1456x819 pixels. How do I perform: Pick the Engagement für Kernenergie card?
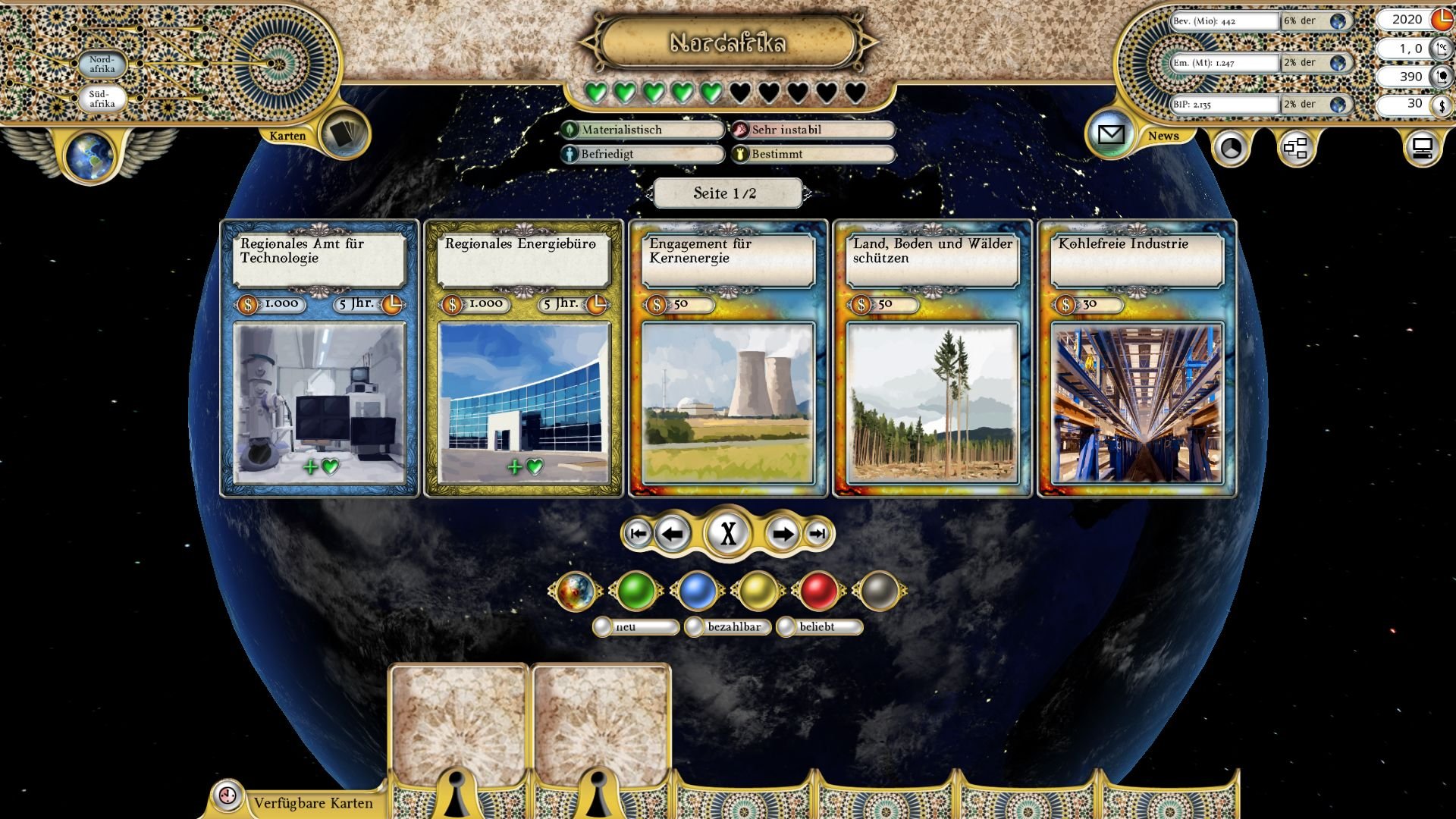pos(728,359)
